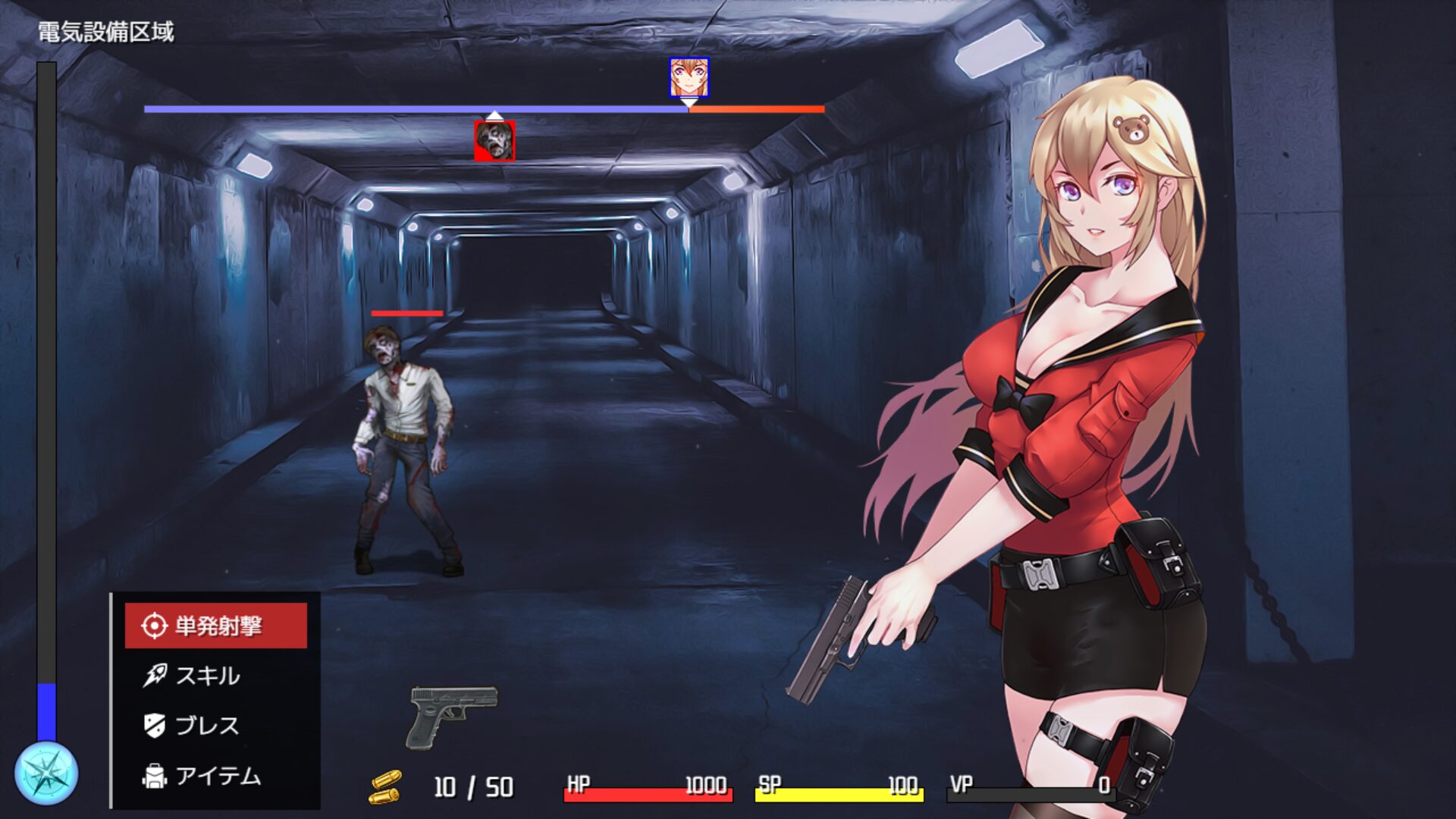Select the equipped pistol weapon icon
The image size is (1456, 819).
point(453,716)
